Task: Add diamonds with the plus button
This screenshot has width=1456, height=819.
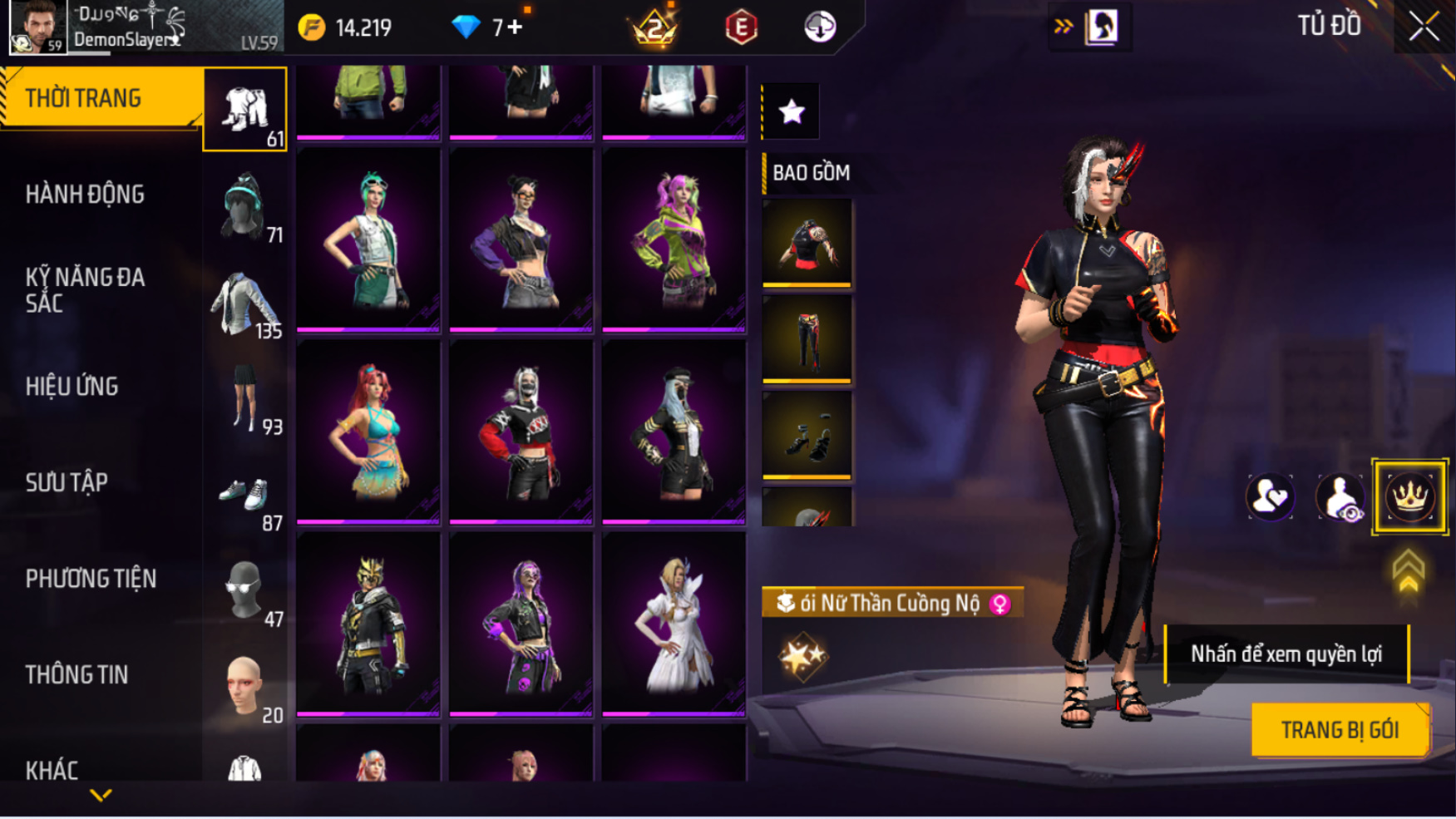Action: coord(516,27)
